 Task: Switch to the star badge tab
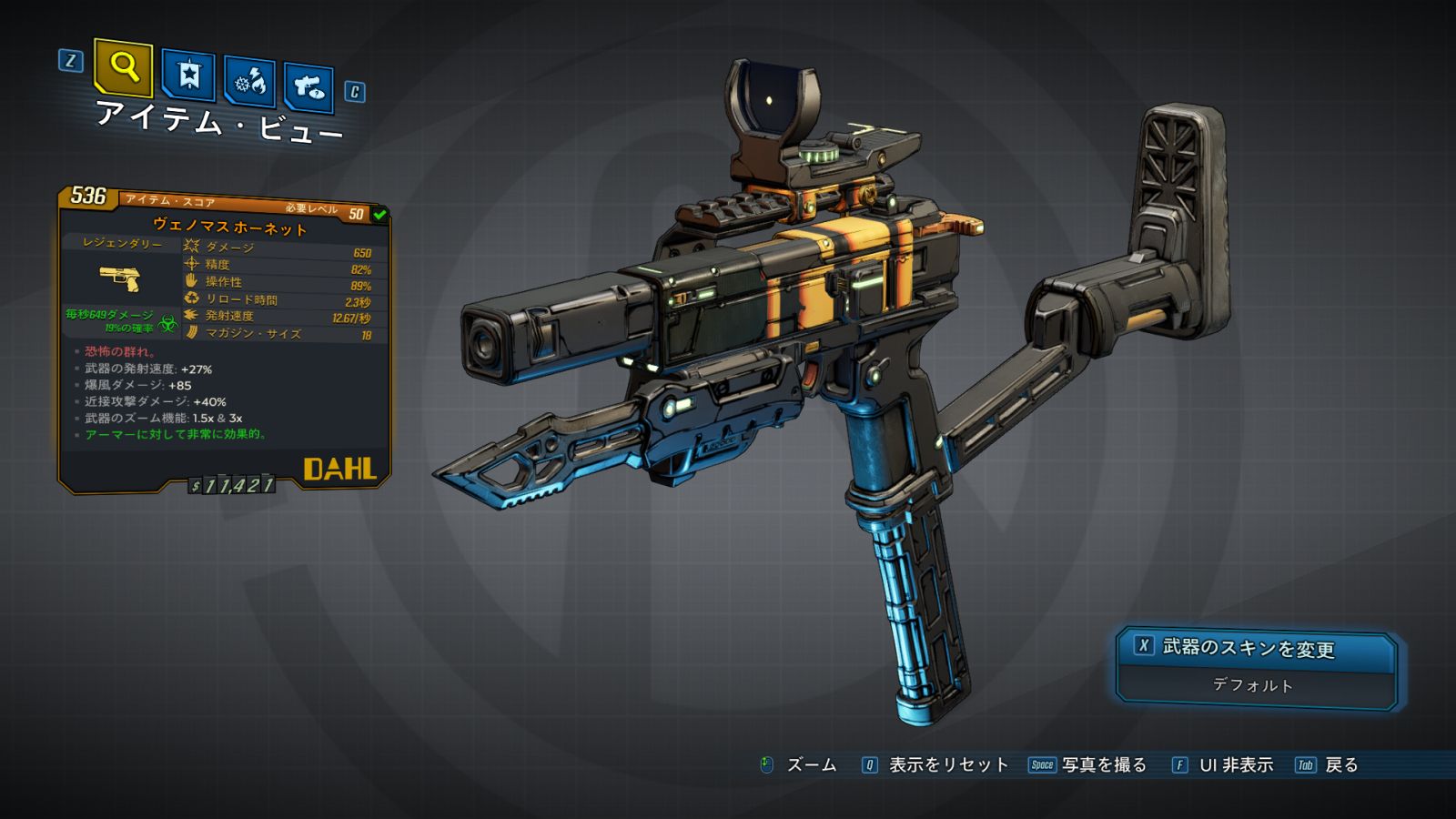tap(188, 76)
